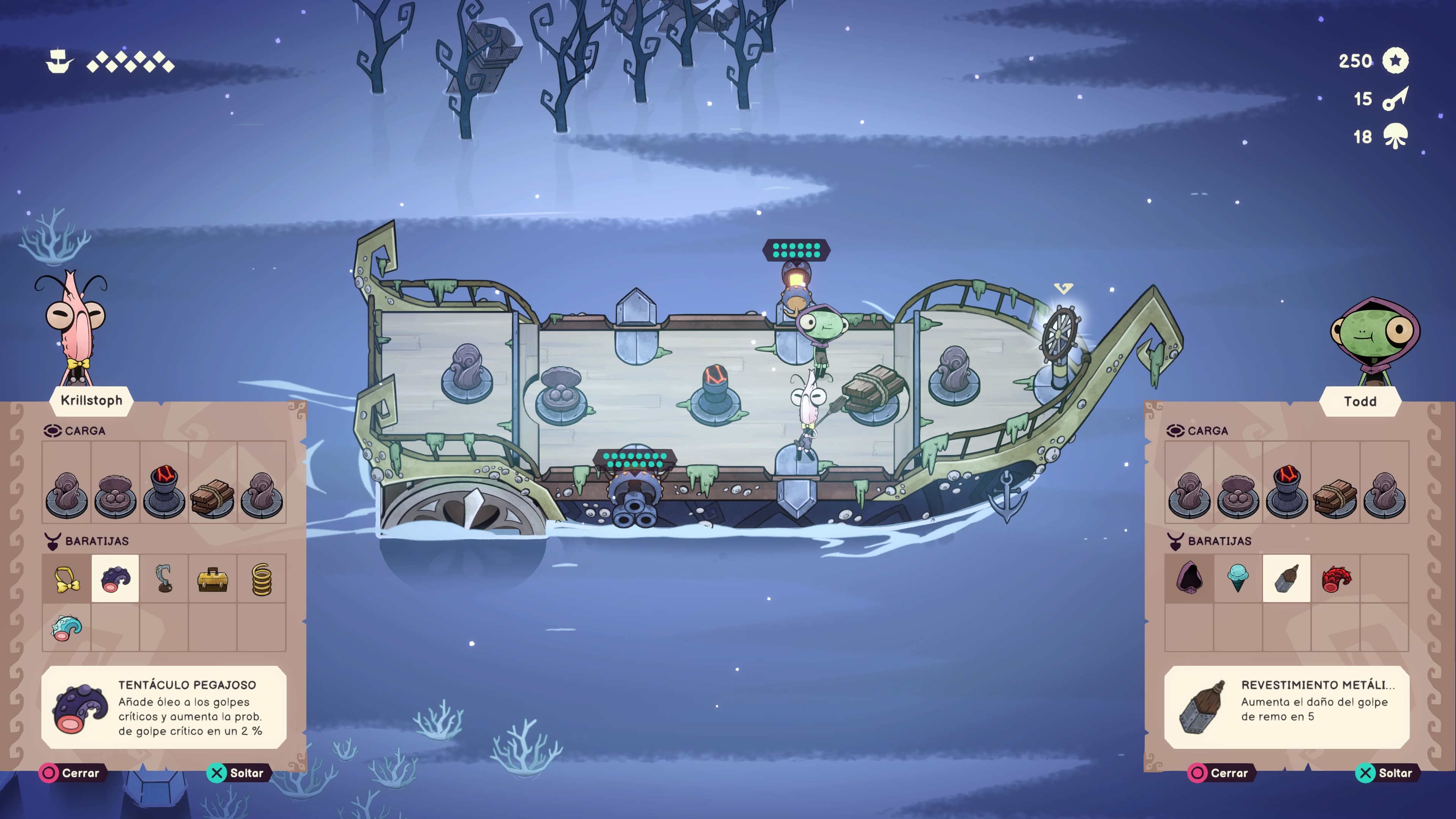The image size is (1456, 819).
Task: Pick the golden coil spring trinket
Action: (x=261, y=579)
